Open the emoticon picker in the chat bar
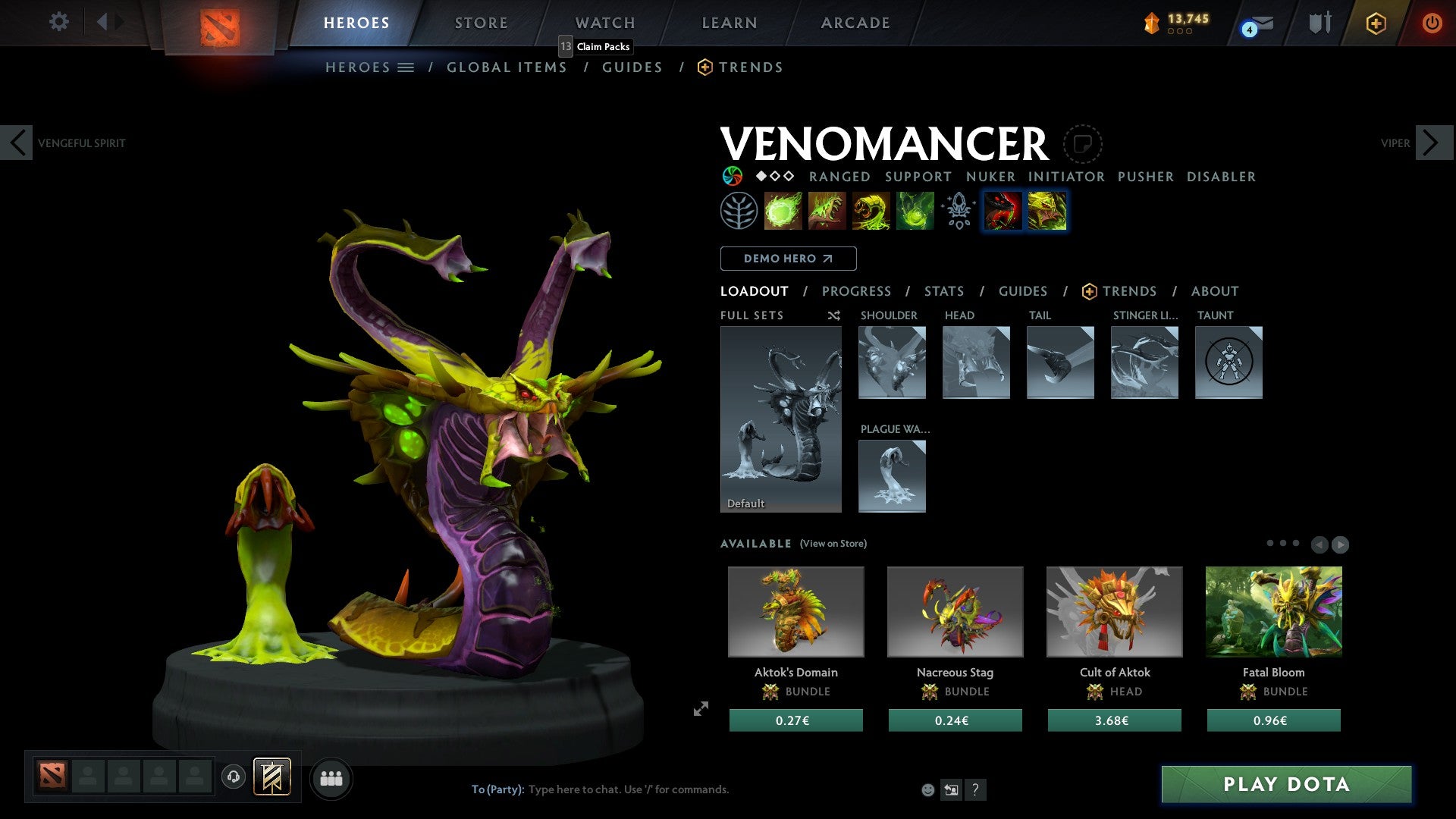1456x819 pixels. coord(928,789)
